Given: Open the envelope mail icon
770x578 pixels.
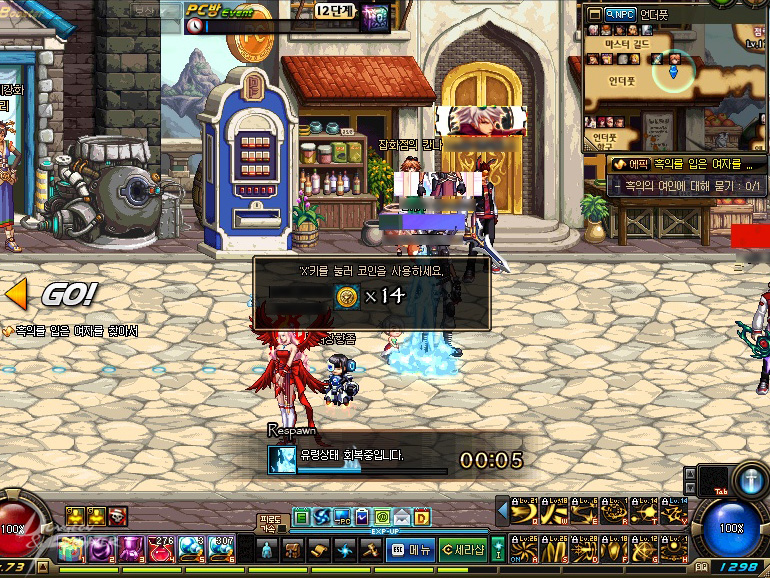Looking at the screenshot, I should click(401, 517).
